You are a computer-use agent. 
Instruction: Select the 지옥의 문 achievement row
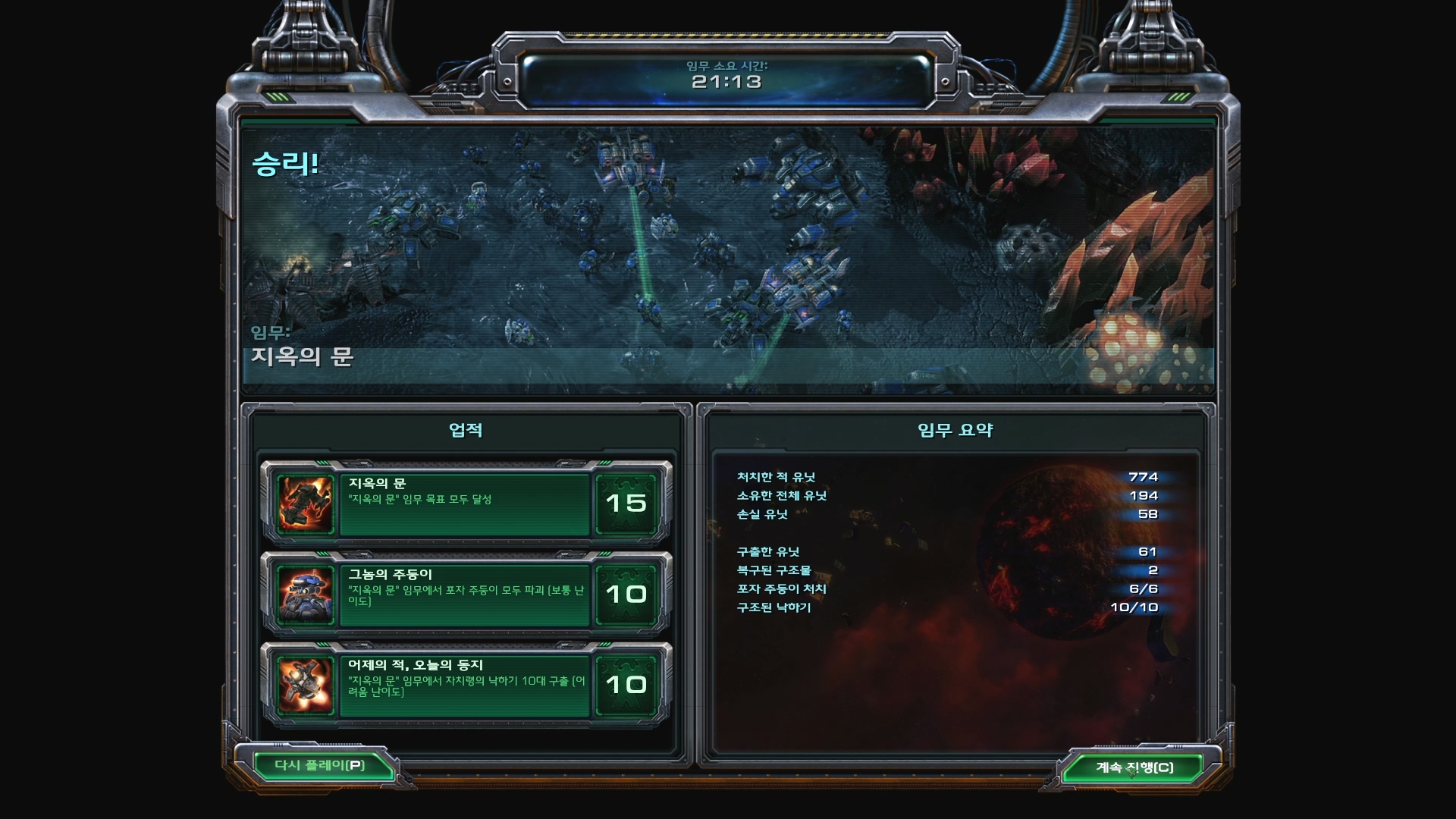pyautogui.click(x=465, y=504)
